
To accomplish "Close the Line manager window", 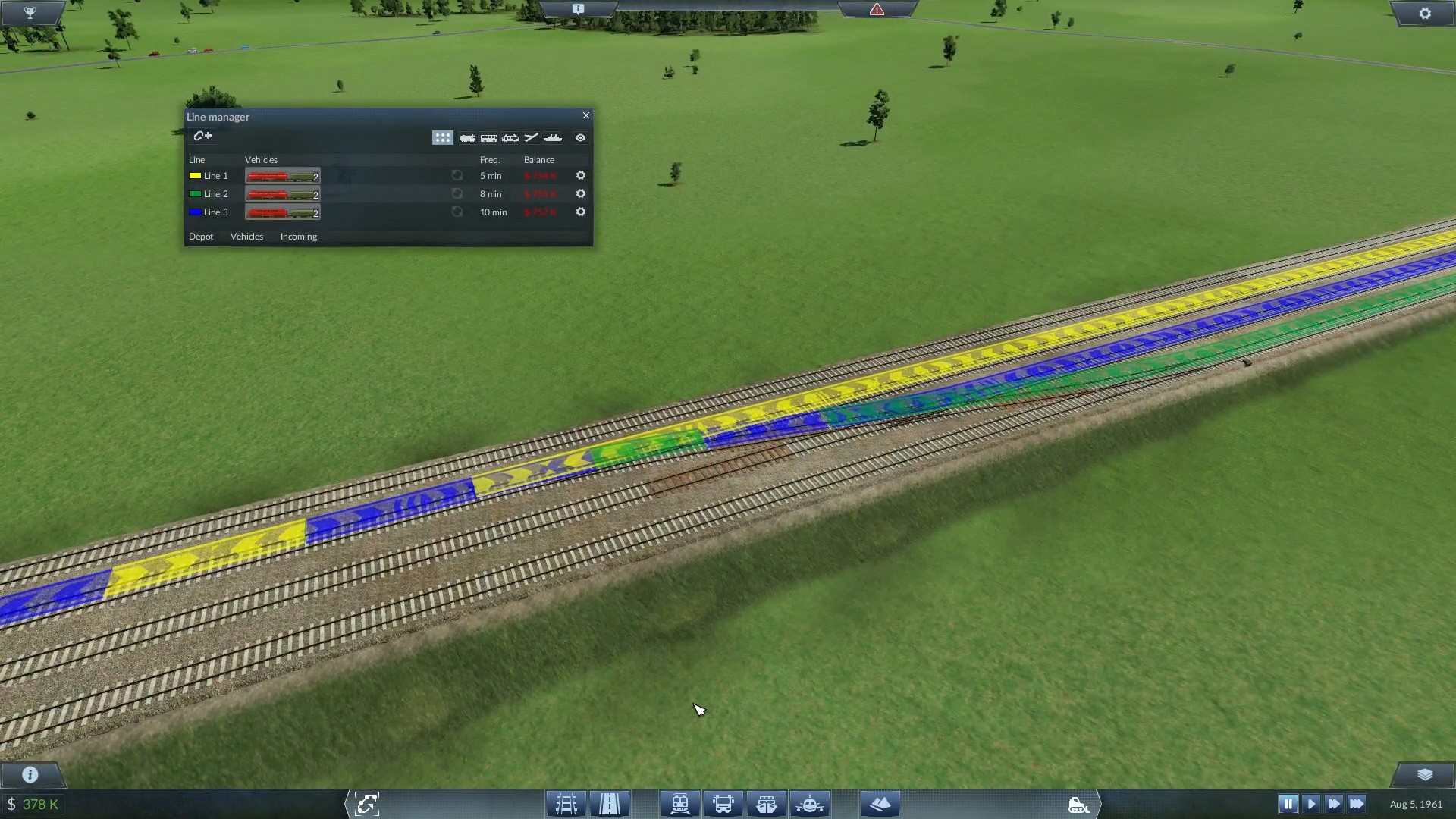I will pos(585,115).
